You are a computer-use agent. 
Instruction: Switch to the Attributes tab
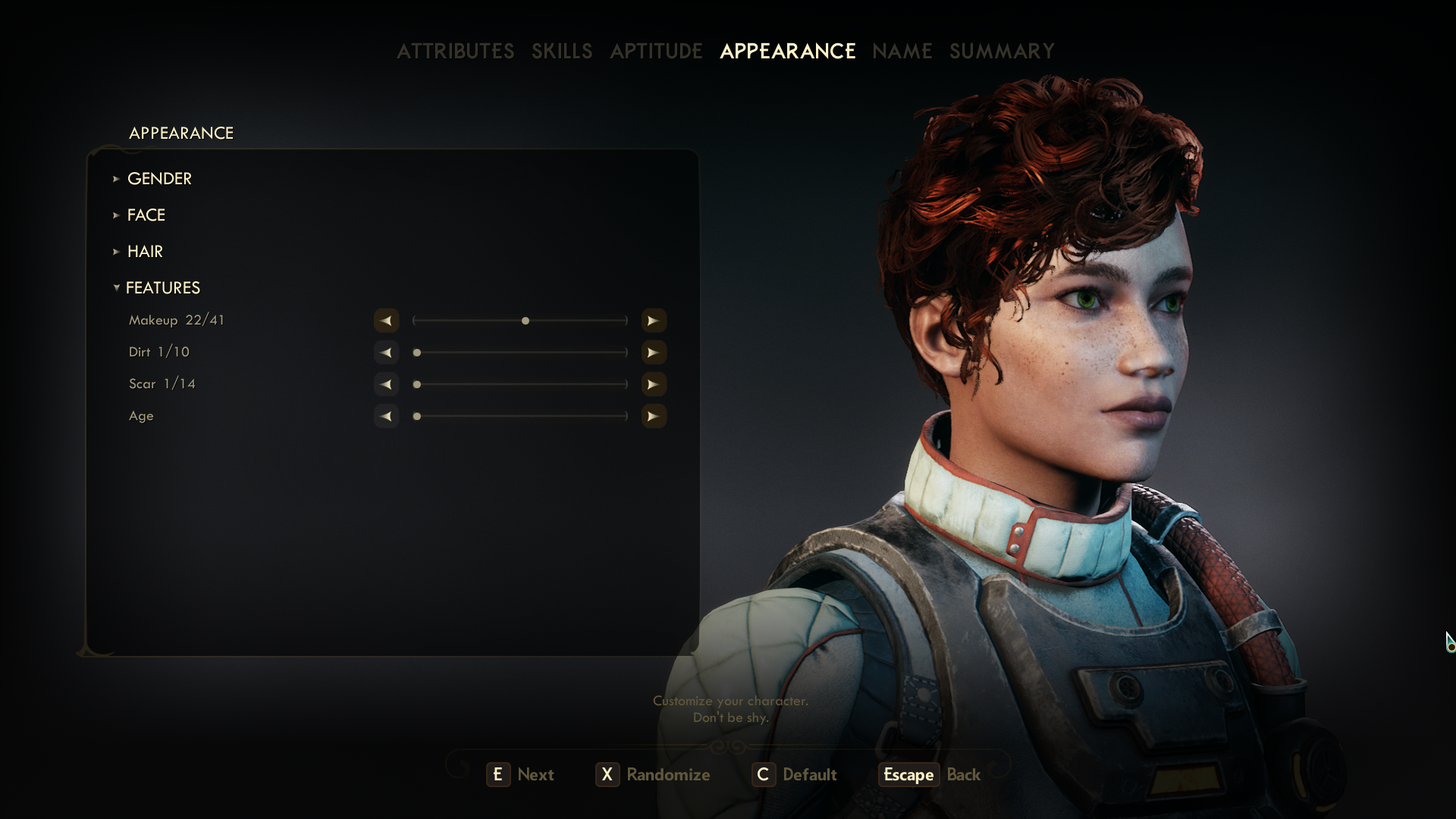point(455,51)
